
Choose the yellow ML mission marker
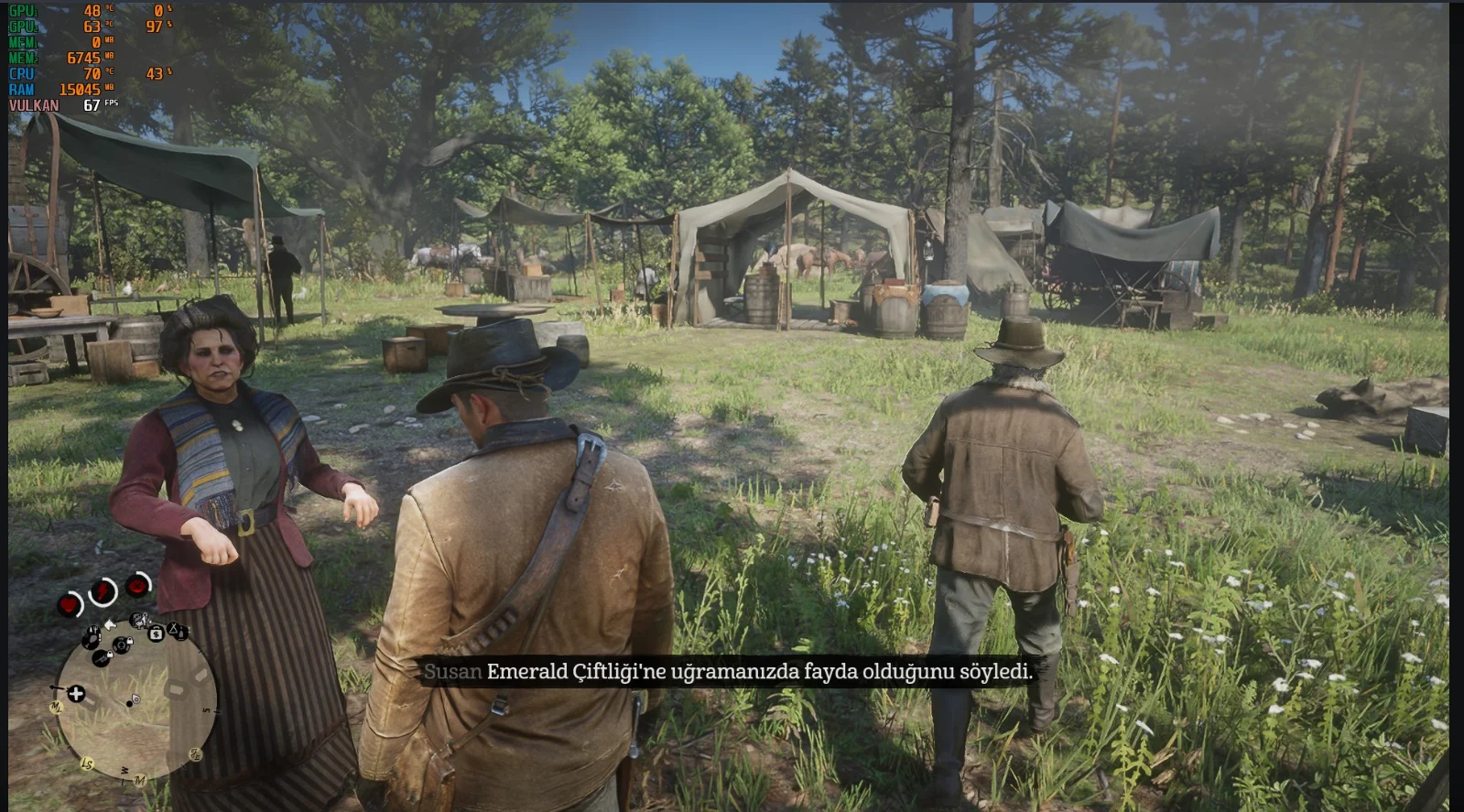tap(56, 708)
